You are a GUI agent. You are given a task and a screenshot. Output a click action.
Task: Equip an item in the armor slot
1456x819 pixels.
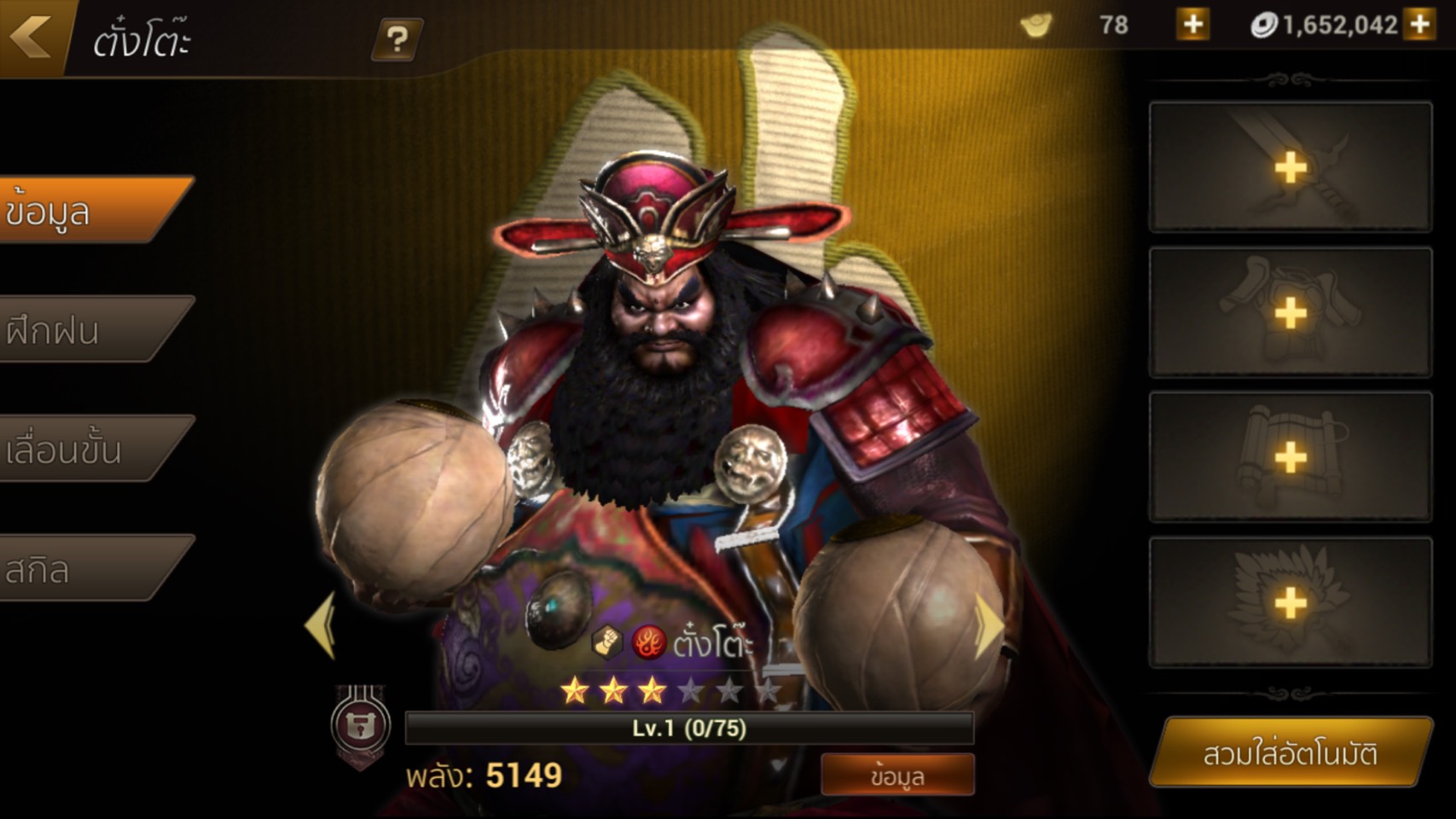tap(1290, 313)
